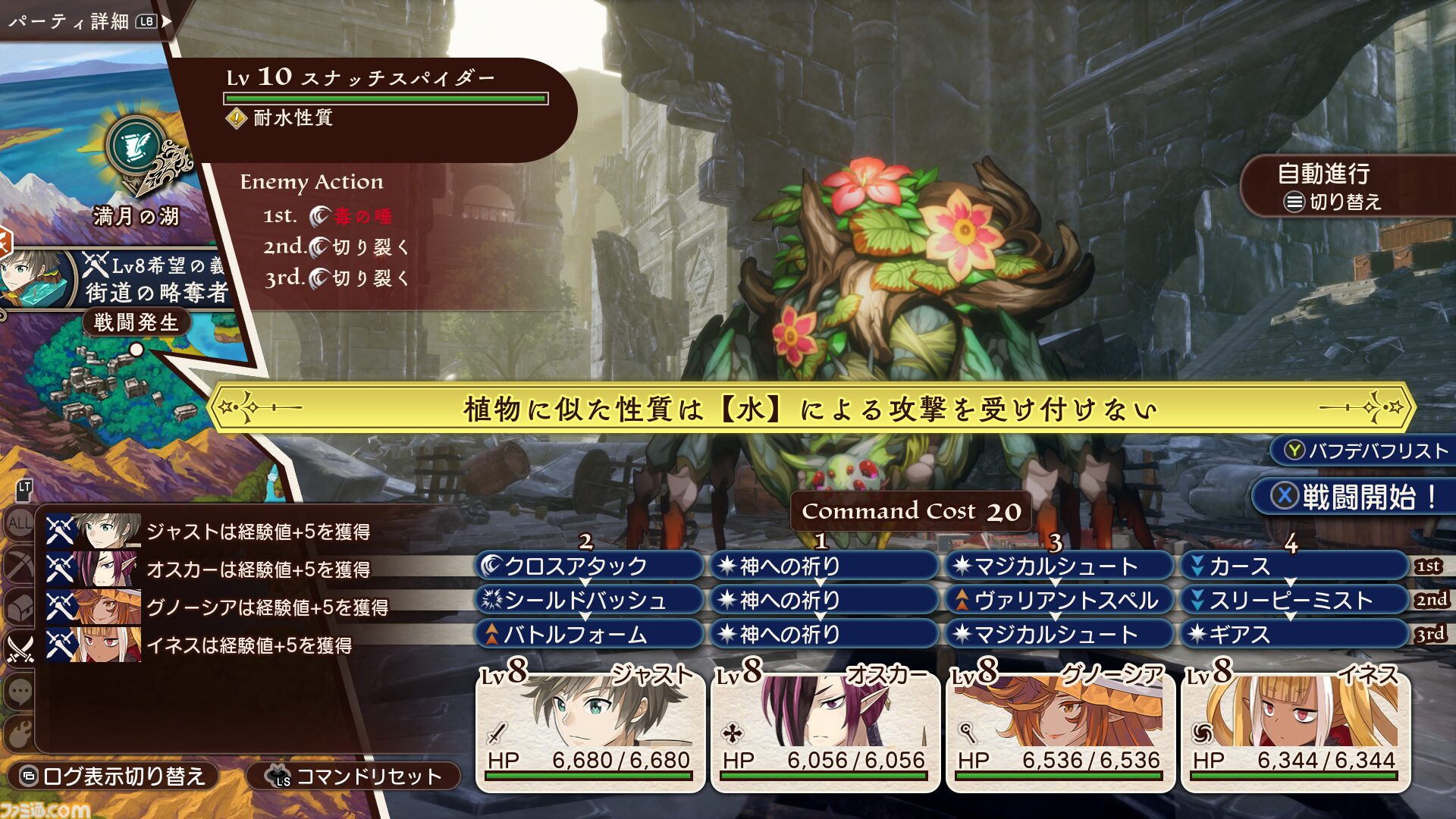
Task: Expand the 戦闘発生 location marker
Action: (x=136, y=323)
